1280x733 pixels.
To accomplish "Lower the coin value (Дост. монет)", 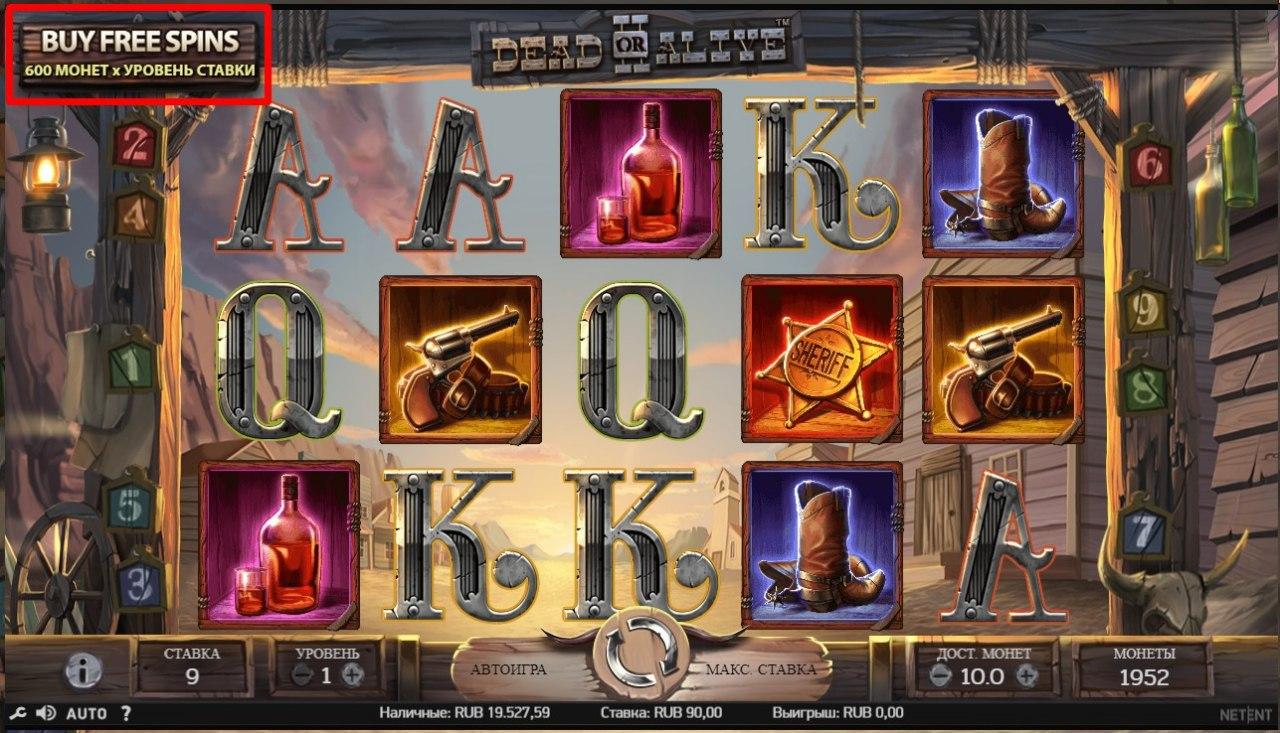I will tap(938, 676).
